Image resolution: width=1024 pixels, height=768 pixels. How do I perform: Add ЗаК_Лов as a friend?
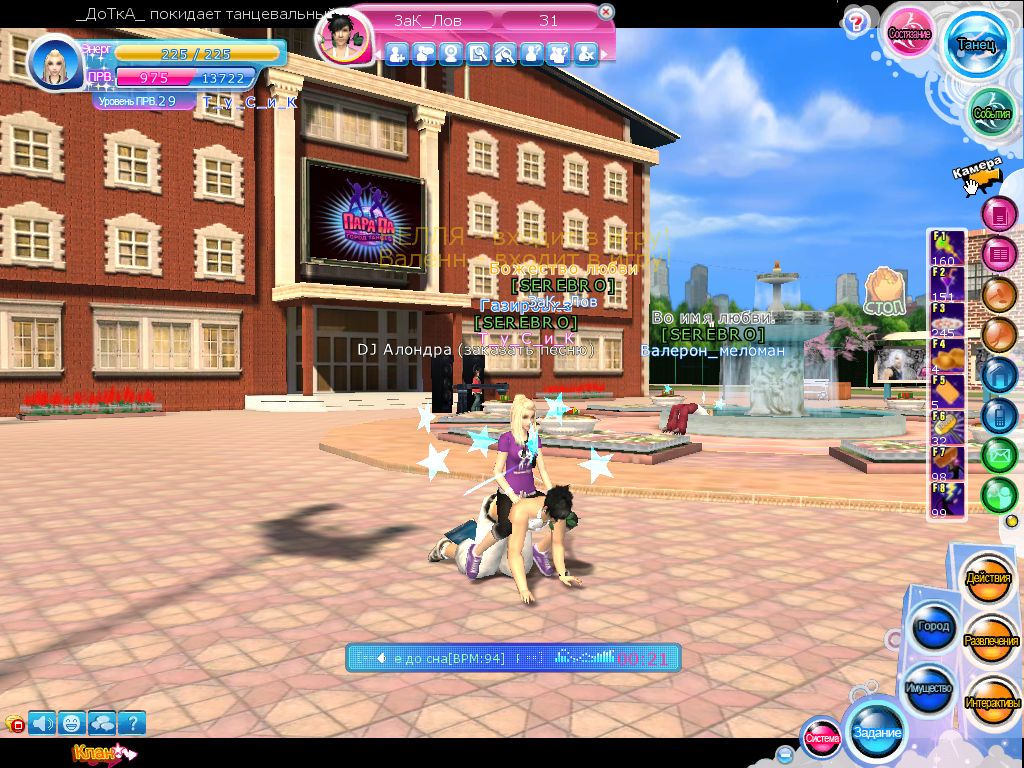[396, 53]
